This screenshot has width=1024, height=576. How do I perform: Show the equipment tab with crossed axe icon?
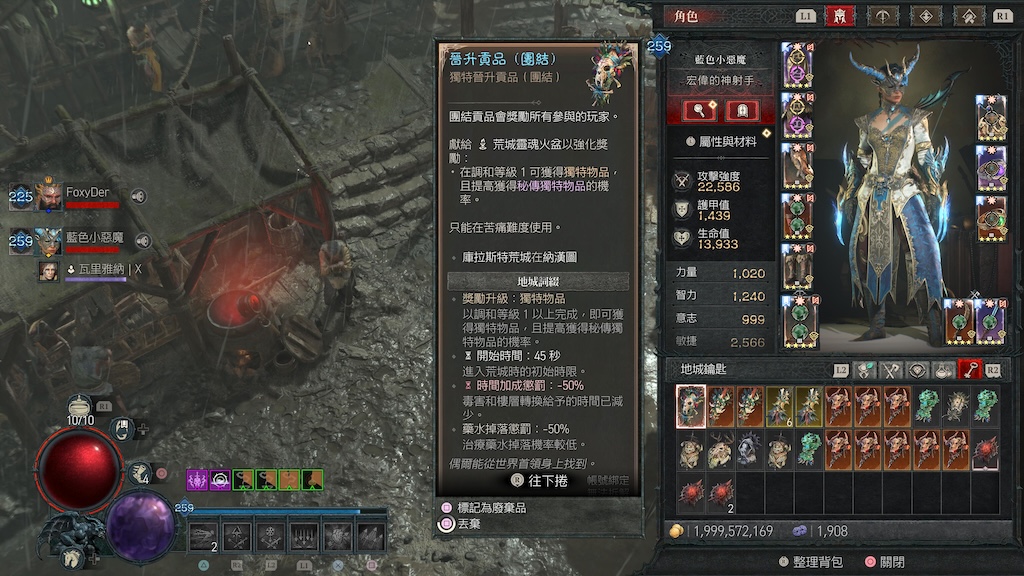pyautogui.click(x=890, y=370)
